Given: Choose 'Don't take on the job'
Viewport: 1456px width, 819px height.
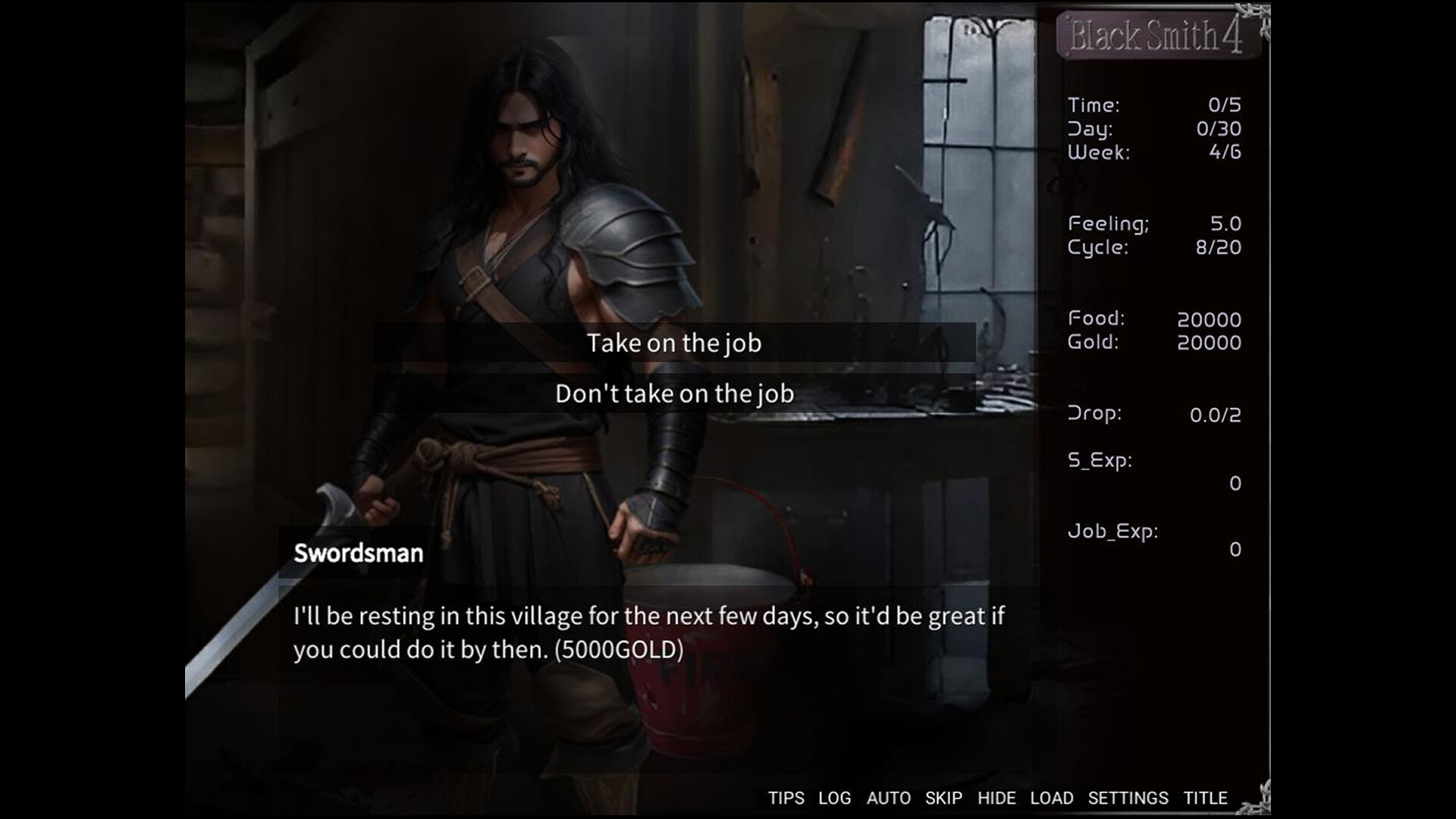Looking at the screenshot, I should pyautogui.click(x=675, y=393).
